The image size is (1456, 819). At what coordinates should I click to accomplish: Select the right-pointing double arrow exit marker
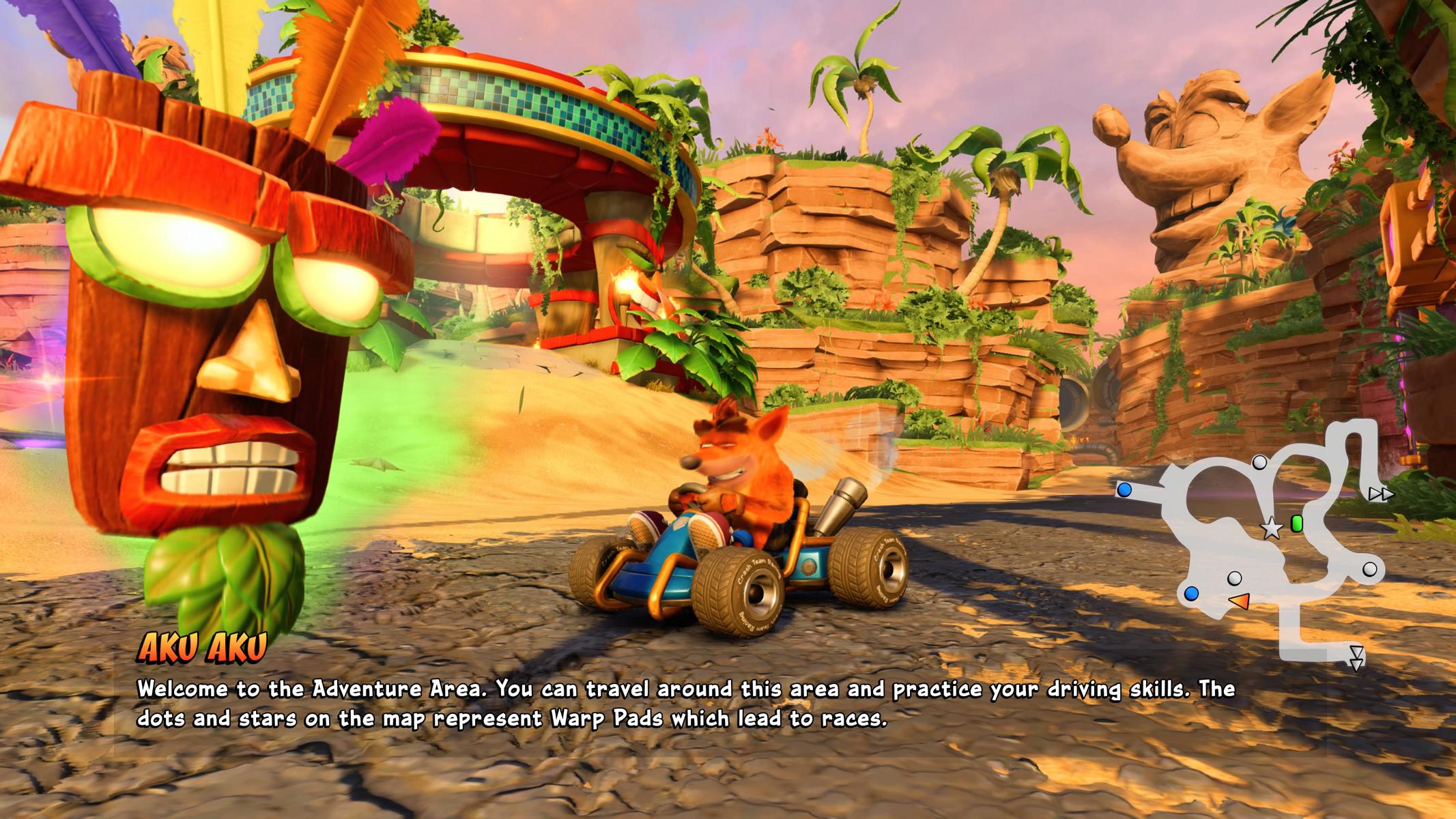coord(1380,494)
